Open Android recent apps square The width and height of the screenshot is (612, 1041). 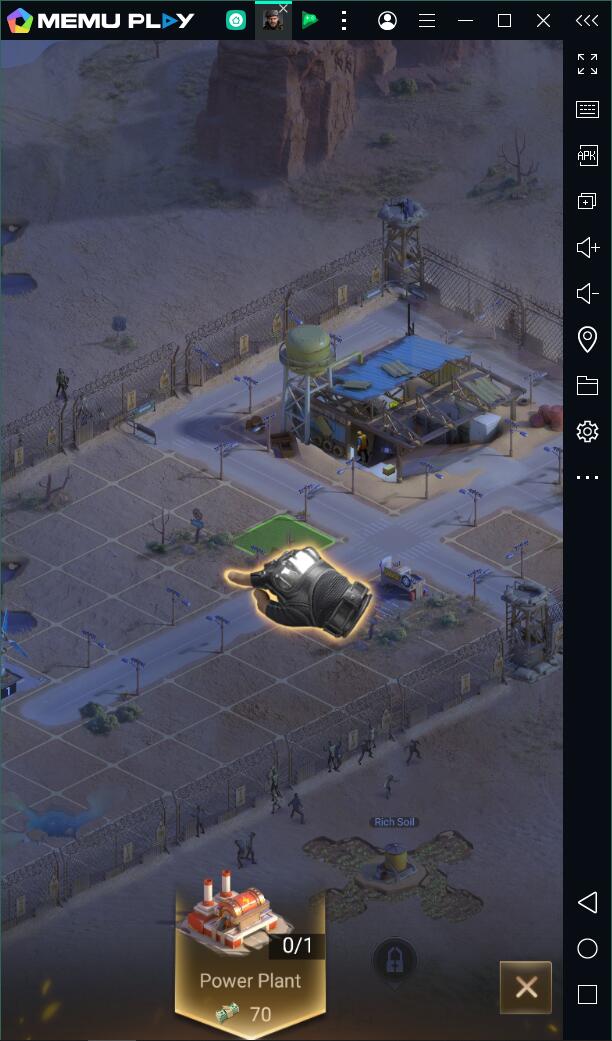[587, 994]
